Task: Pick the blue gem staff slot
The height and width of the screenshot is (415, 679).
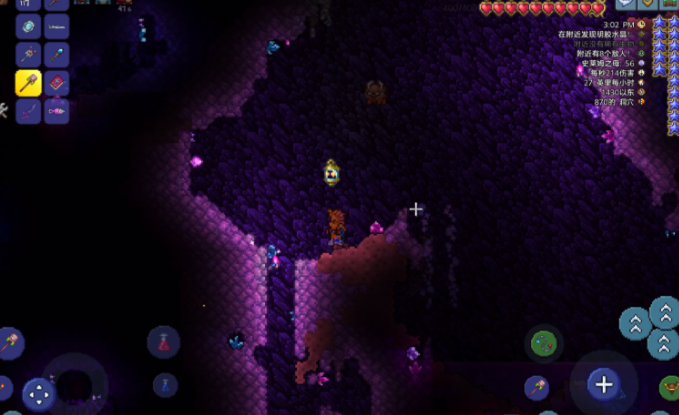Action: 57,55
